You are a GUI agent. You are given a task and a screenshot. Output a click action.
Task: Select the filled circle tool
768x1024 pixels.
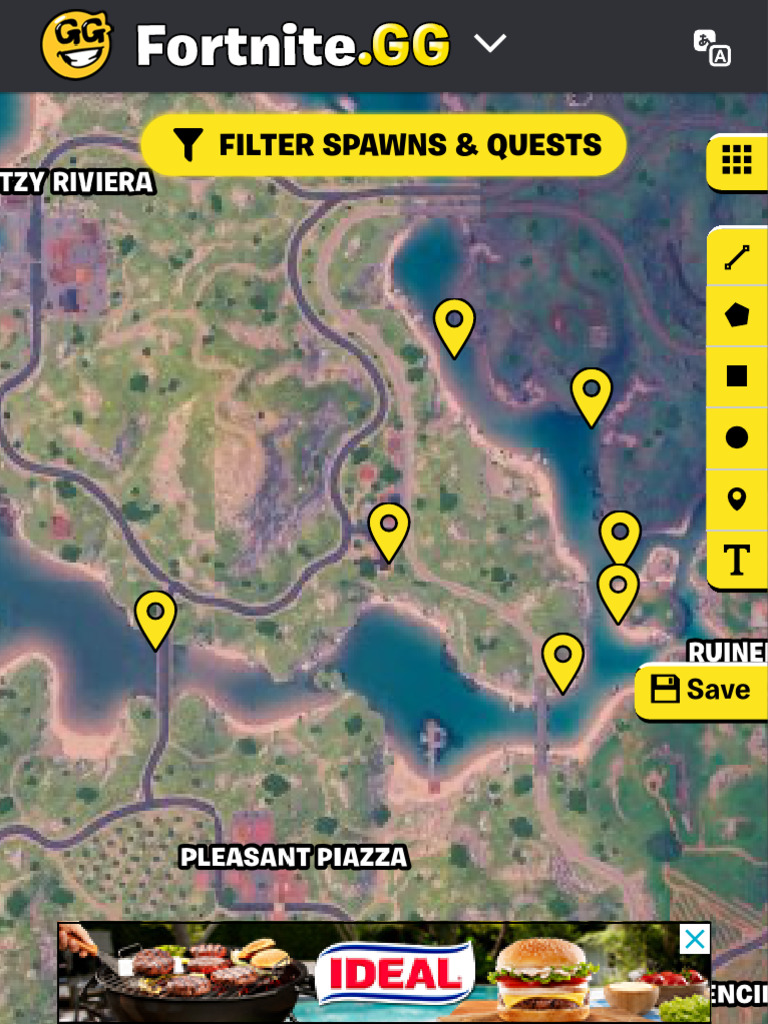pos(737,437)
